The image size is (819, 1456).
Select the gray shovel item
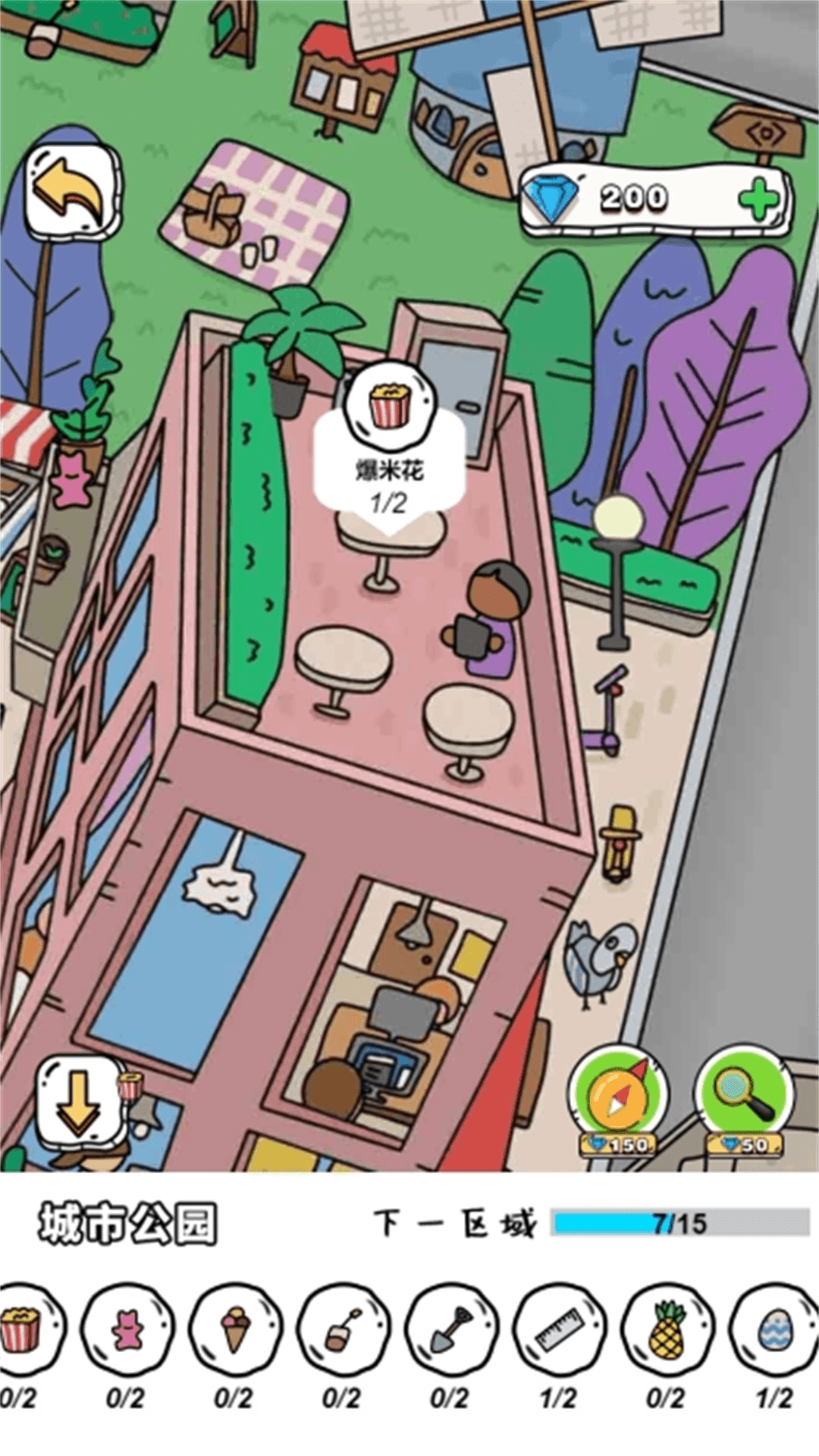pyautogui.click(x=452, y=1329)
